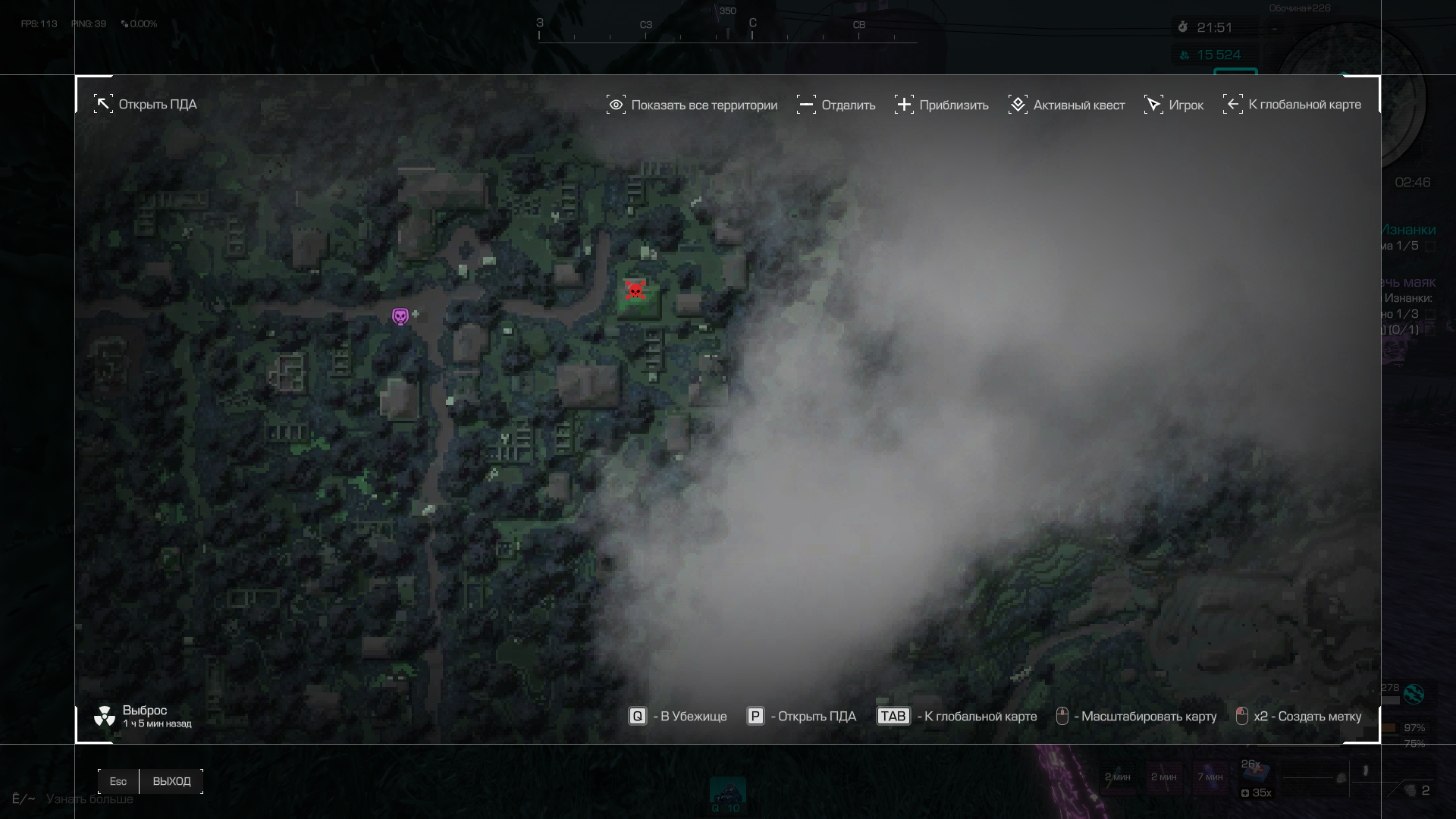Select the purple skull map marker
This screenshot has height=819, width=1456.
coord(400,316)
